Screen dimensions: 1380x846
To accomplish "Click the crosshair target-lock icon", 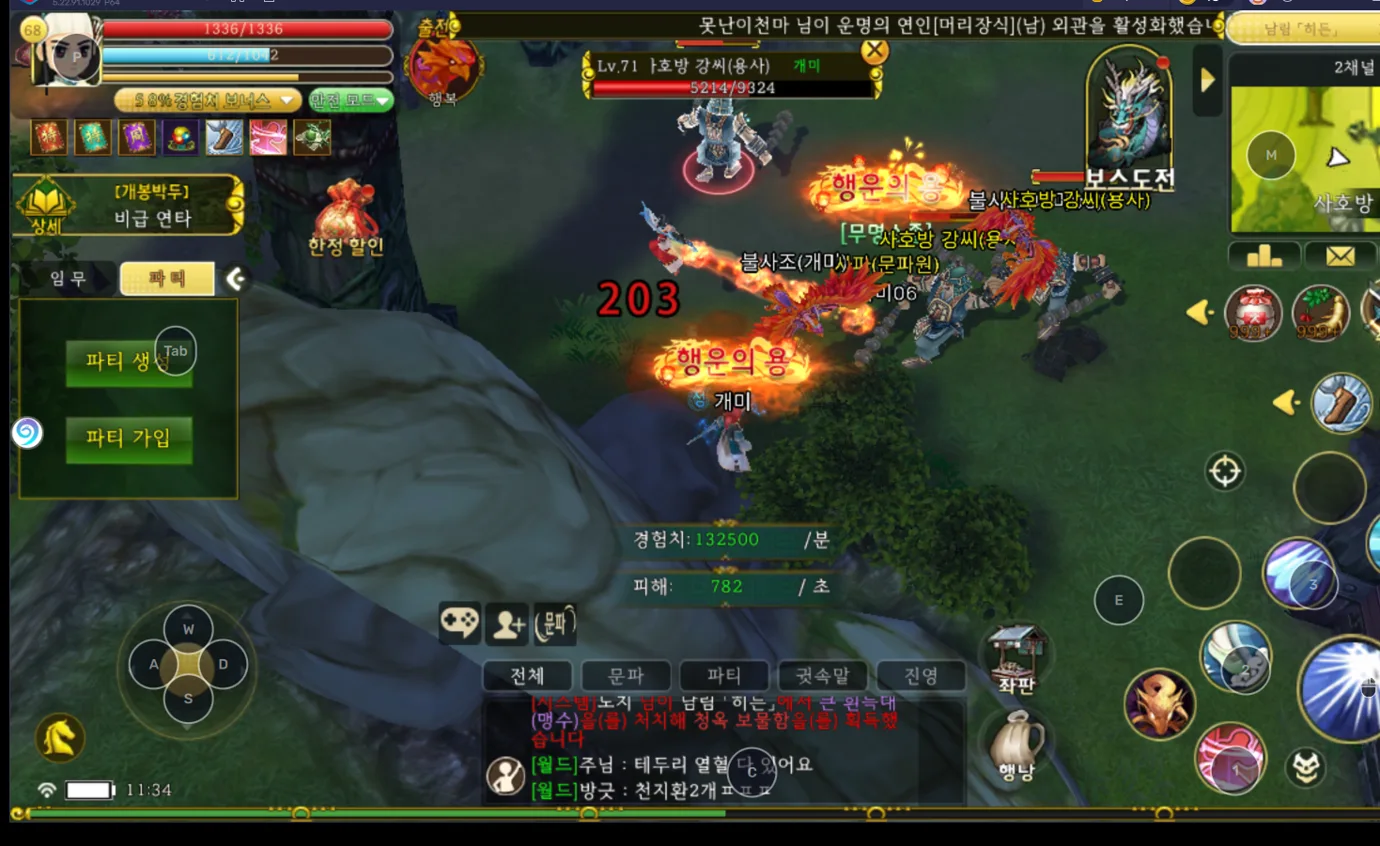I will point(1224,472).
